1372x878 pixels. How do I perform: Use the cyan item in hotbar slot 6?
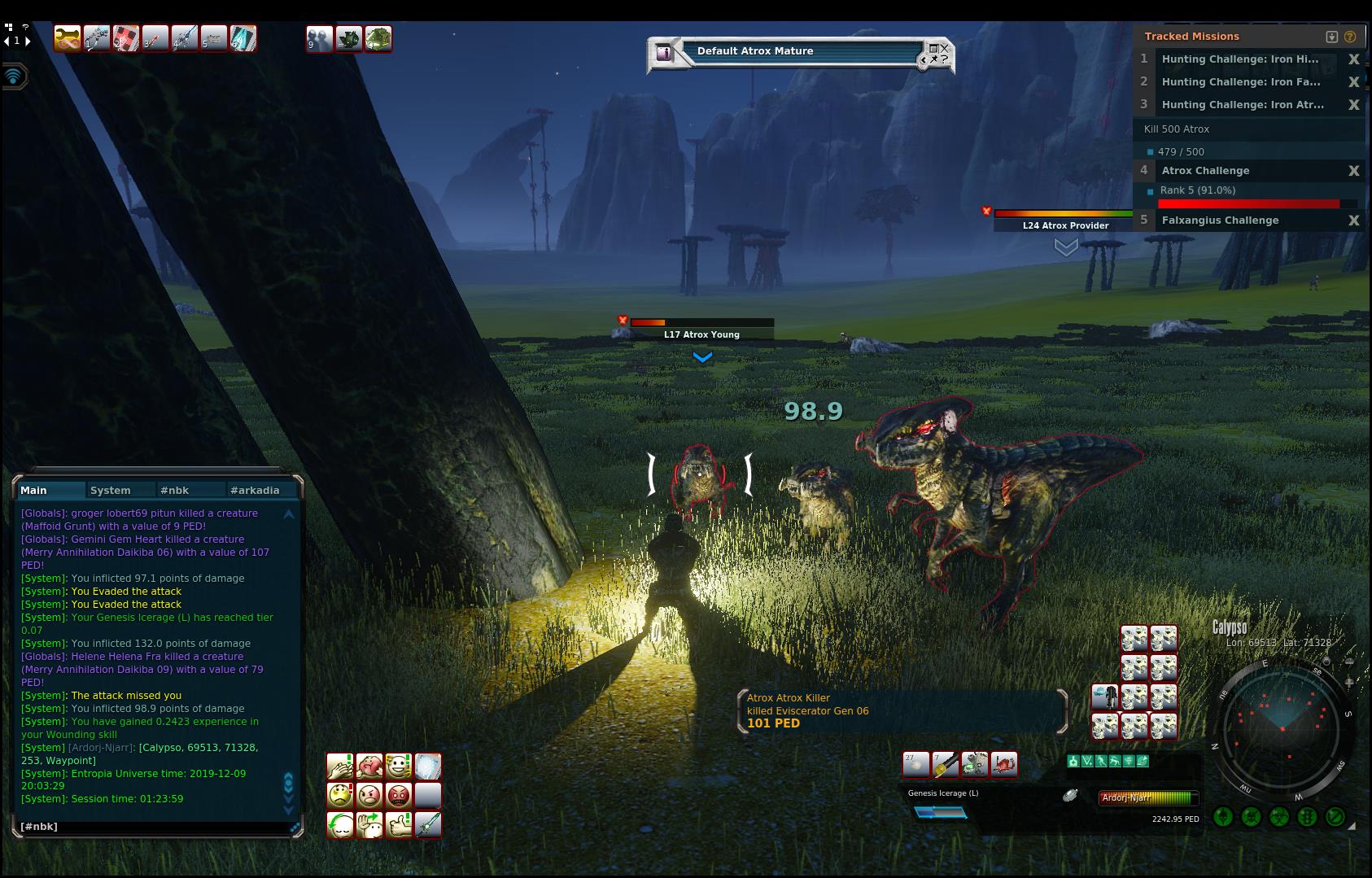click(x=243, y=38)
